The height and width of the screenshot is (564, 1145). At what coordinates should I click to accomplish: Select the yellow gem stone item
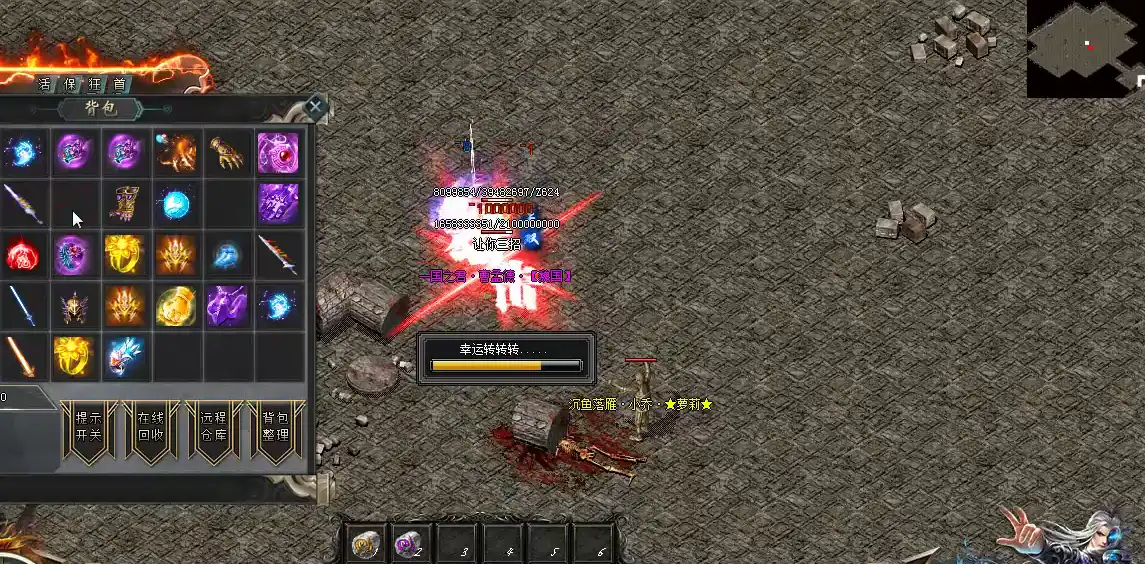(x=177, y=306)
